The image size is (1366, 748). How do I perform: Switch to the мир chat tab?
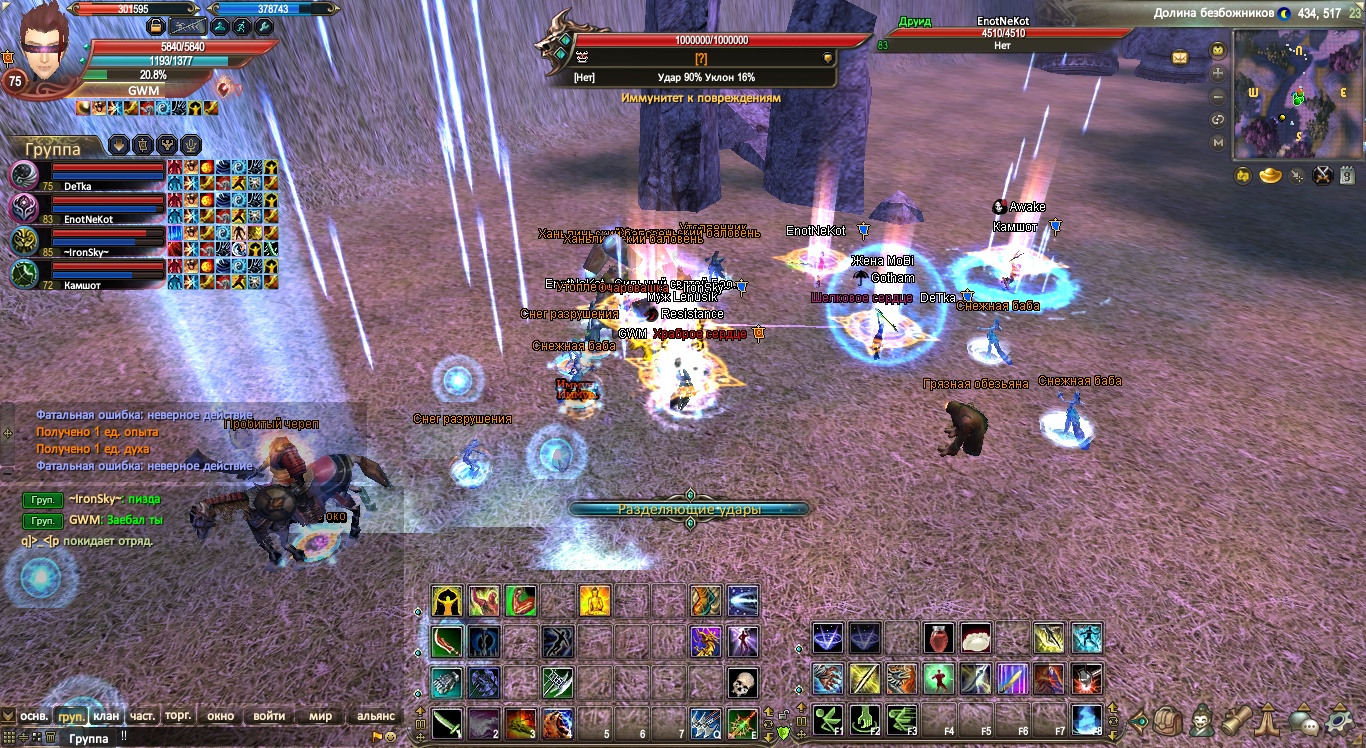pos(320,716)
